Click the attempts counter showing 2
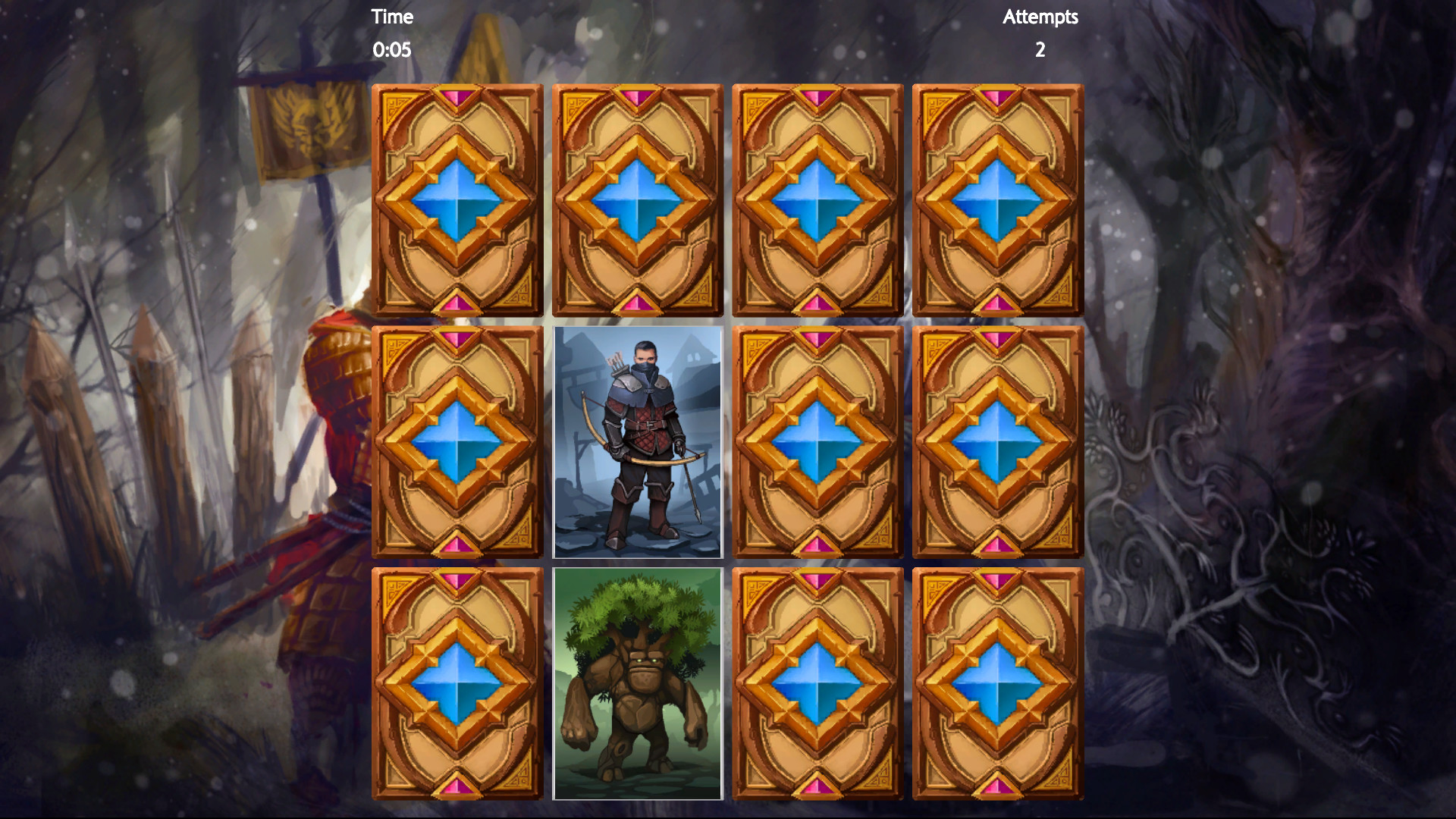The width and height of the screenshot is (1456, 819). coord(1040,50)
